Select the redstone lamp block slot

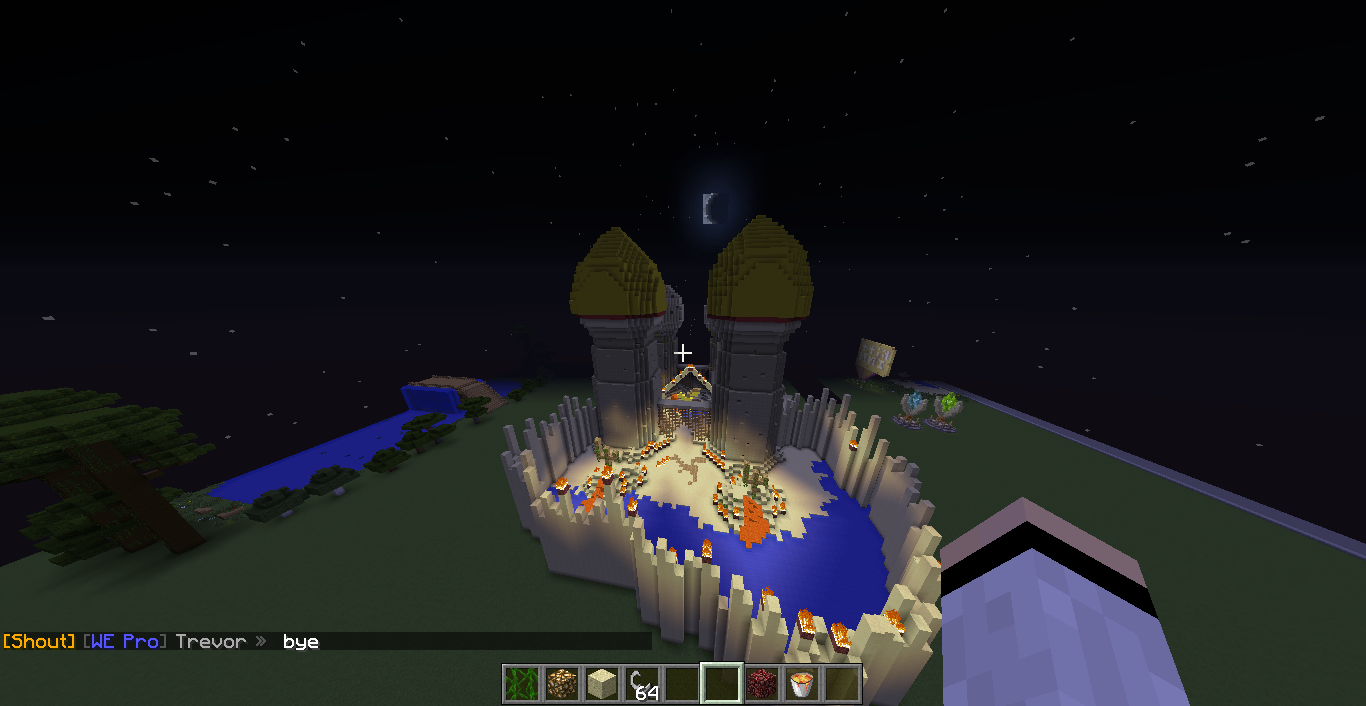561,684
